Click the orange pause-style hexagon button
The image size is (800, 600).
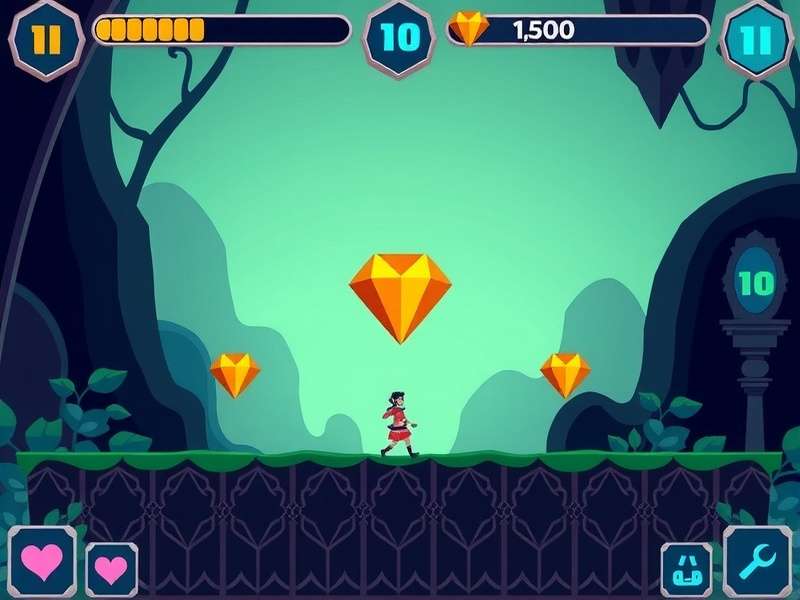(x=46, y=38)
